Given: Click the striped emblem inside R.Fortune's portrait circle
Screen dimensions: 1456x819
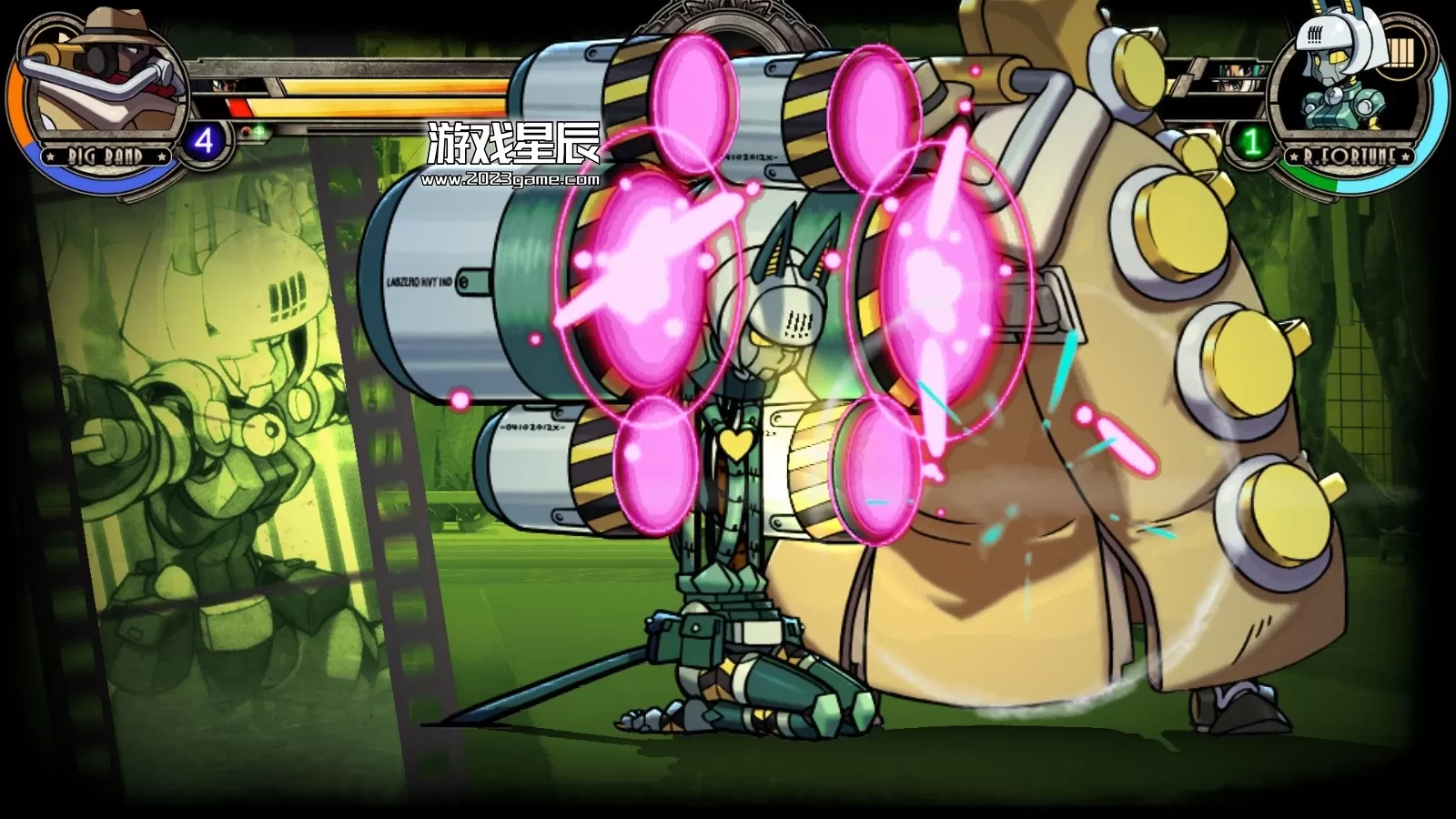Looking at the screenshot, I should 1400,50.
